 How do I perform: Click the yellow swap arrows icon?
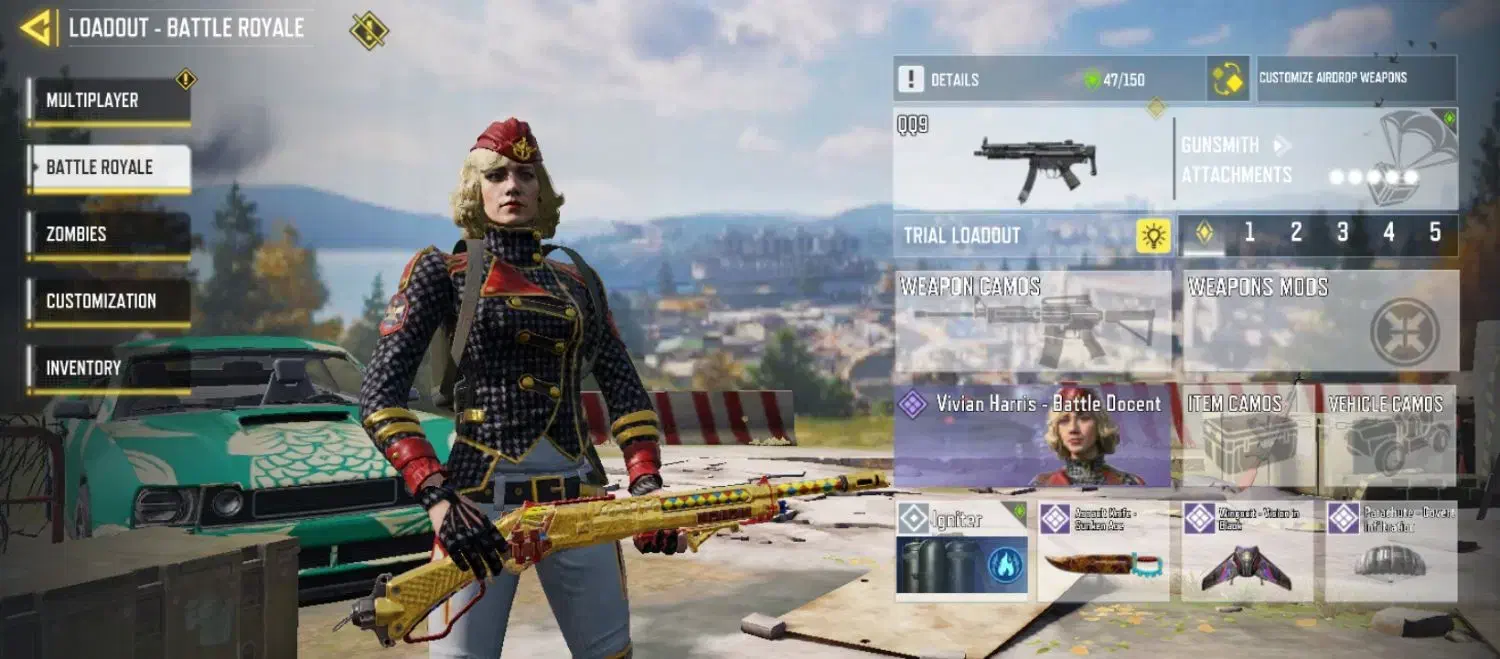(x=1227, y=79)
